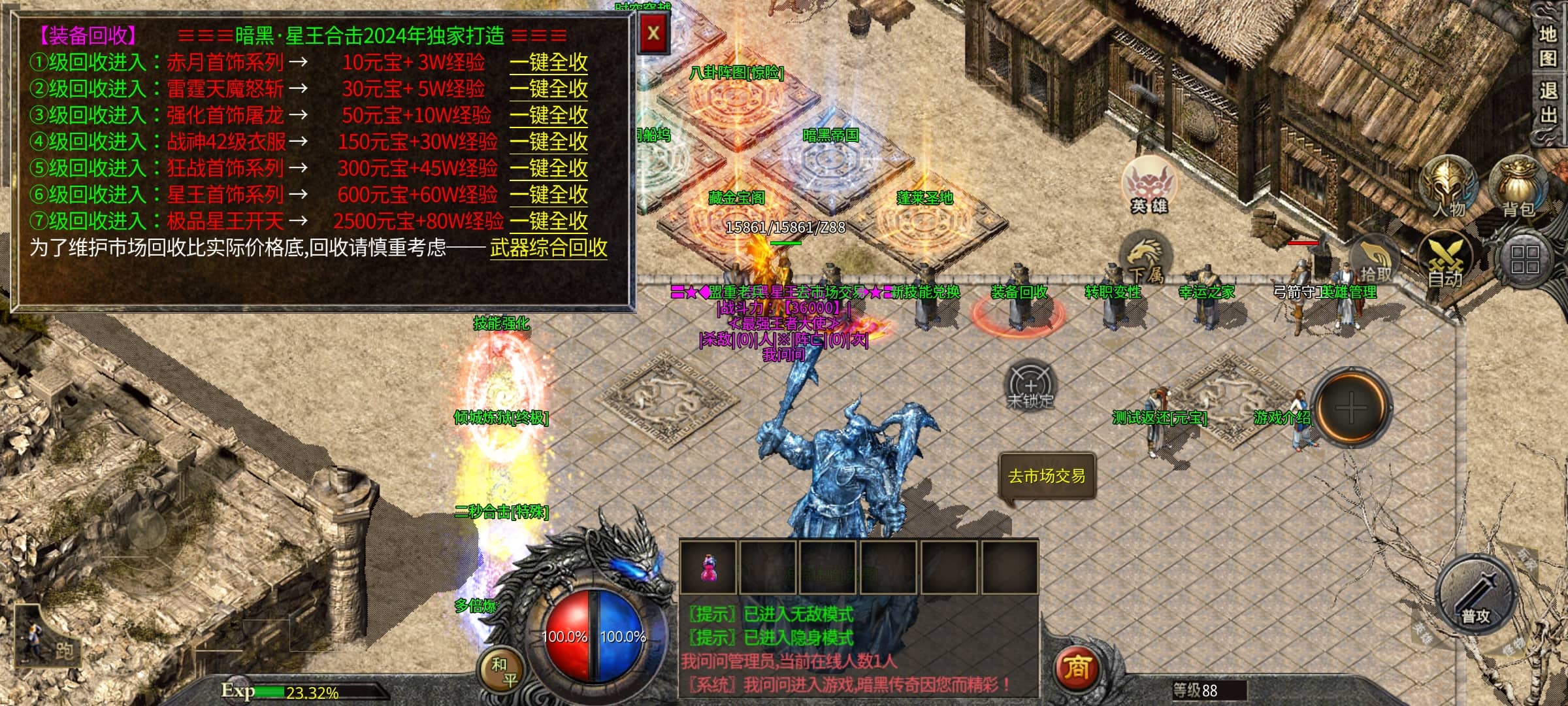Open the 武器综合回收 weapon recycling link
The height and width of the screenshot is (706, 1568).
pos(548,248)
